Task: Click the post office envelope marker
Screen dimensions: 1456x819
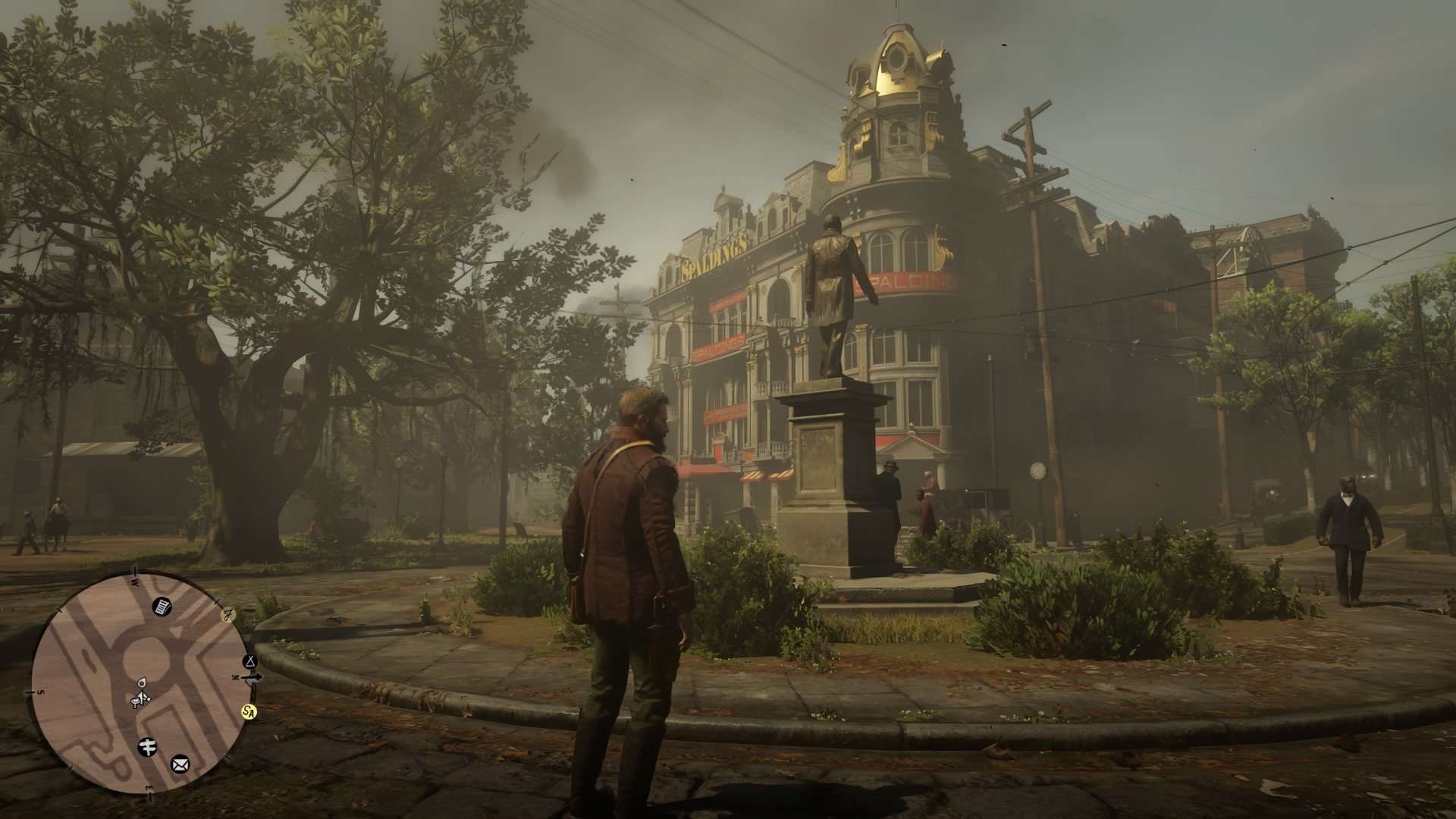Action: click(x=180, y=762)
